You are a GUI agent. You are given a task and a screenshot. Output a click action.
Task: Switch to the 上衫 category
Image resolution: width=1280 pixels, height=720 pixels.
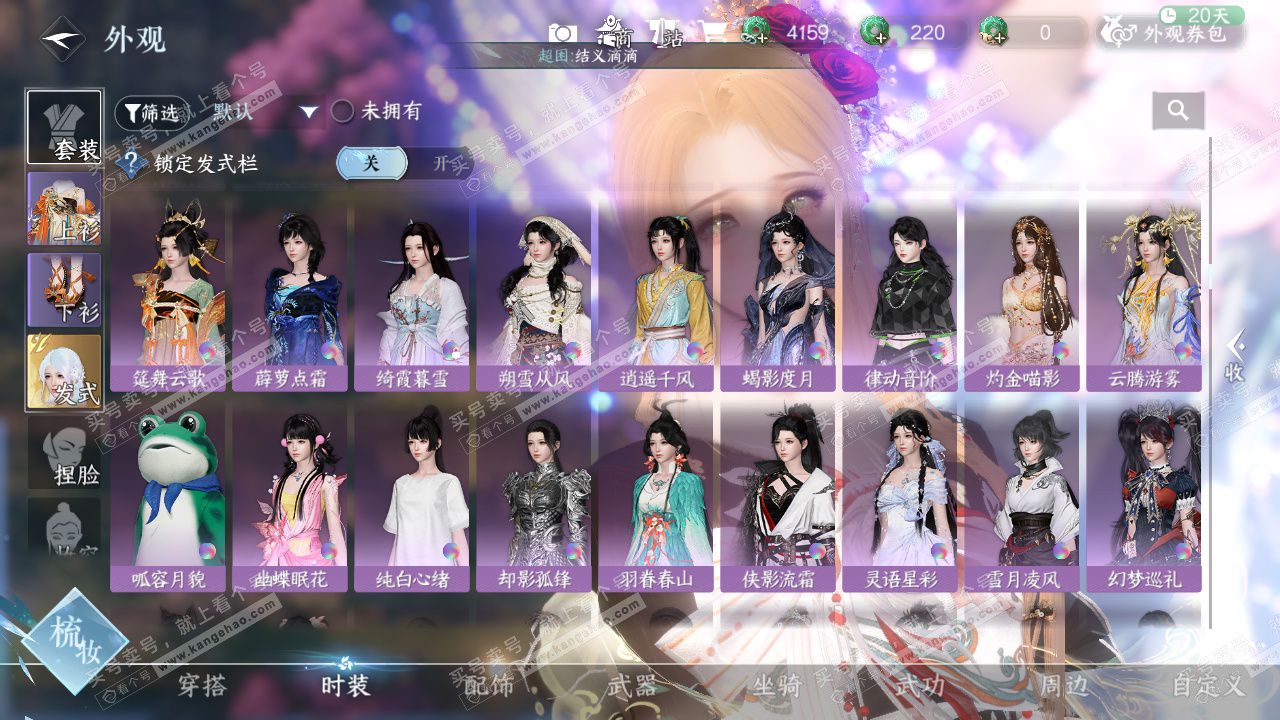click(x=65, y=209)
